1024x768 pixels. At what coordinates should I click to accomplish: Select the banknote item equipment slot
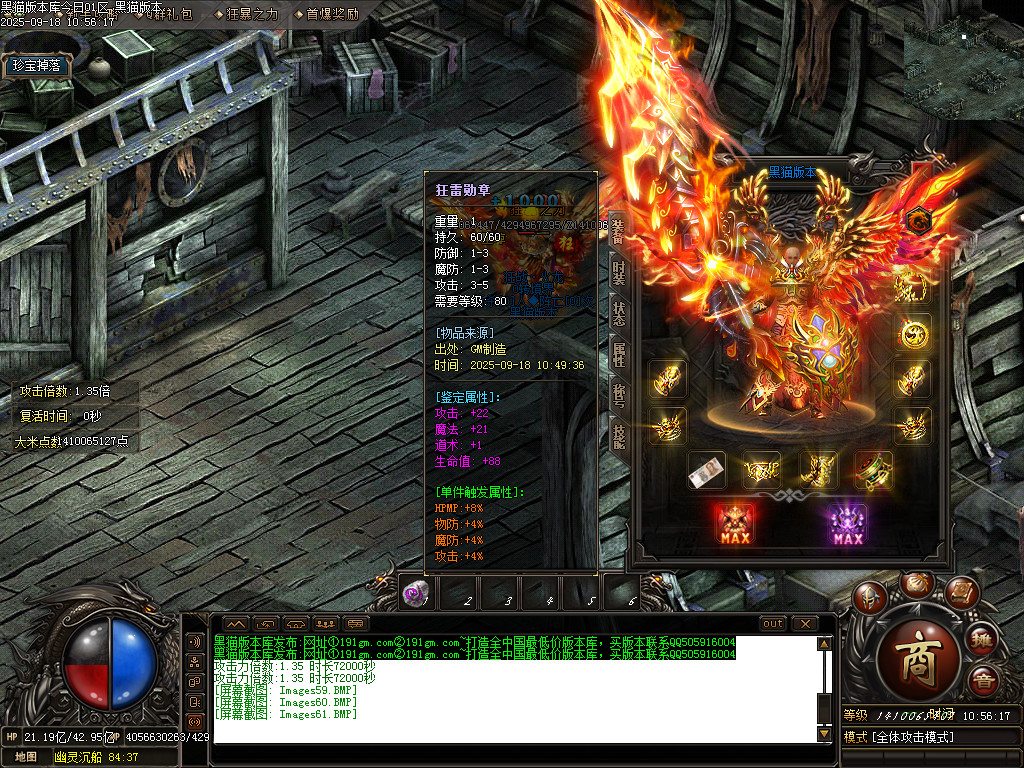point(706,471)
